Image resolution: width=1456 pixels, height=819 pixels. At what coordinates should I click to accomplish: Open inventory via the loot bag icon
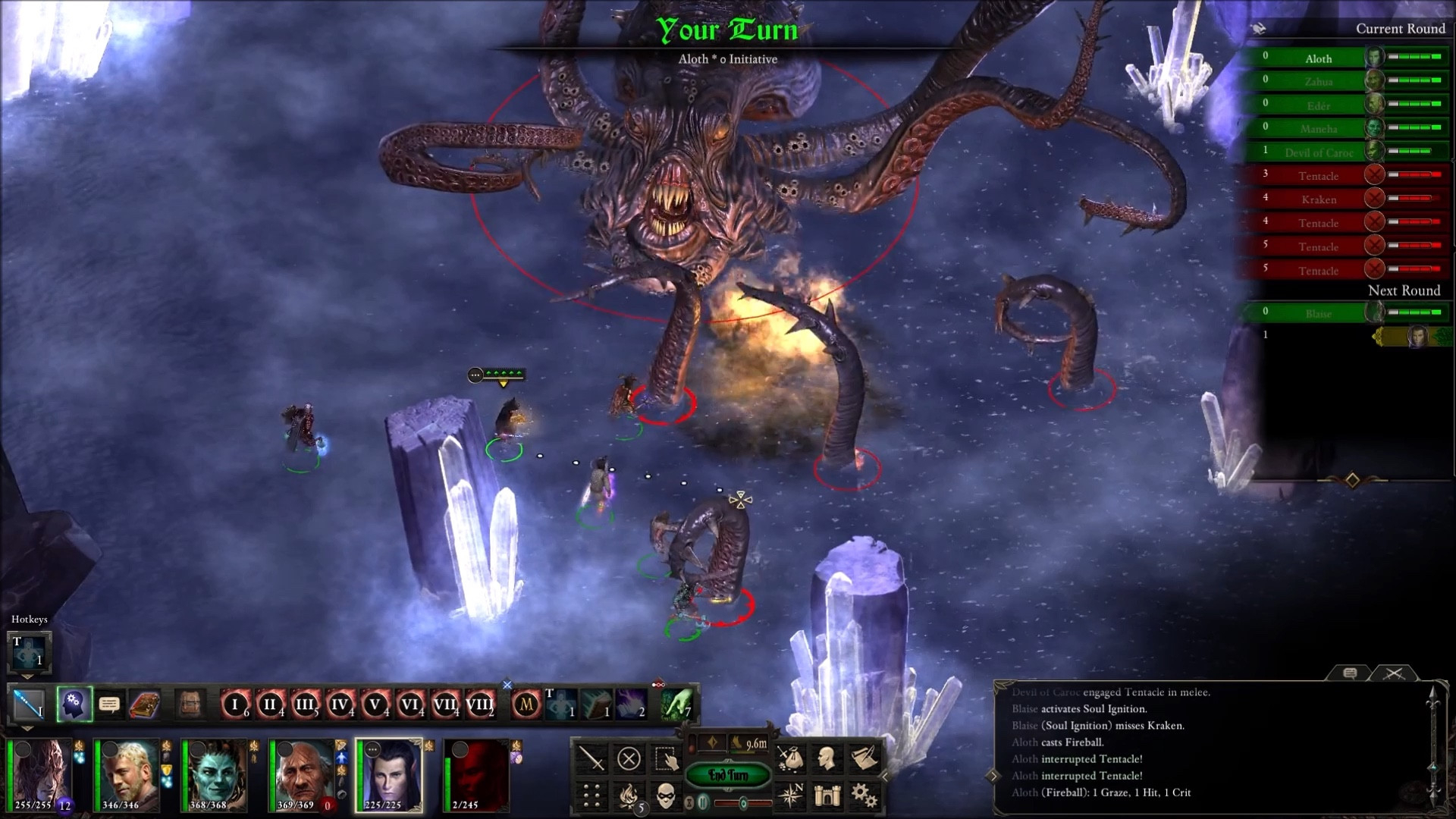(x=790, y=758)
